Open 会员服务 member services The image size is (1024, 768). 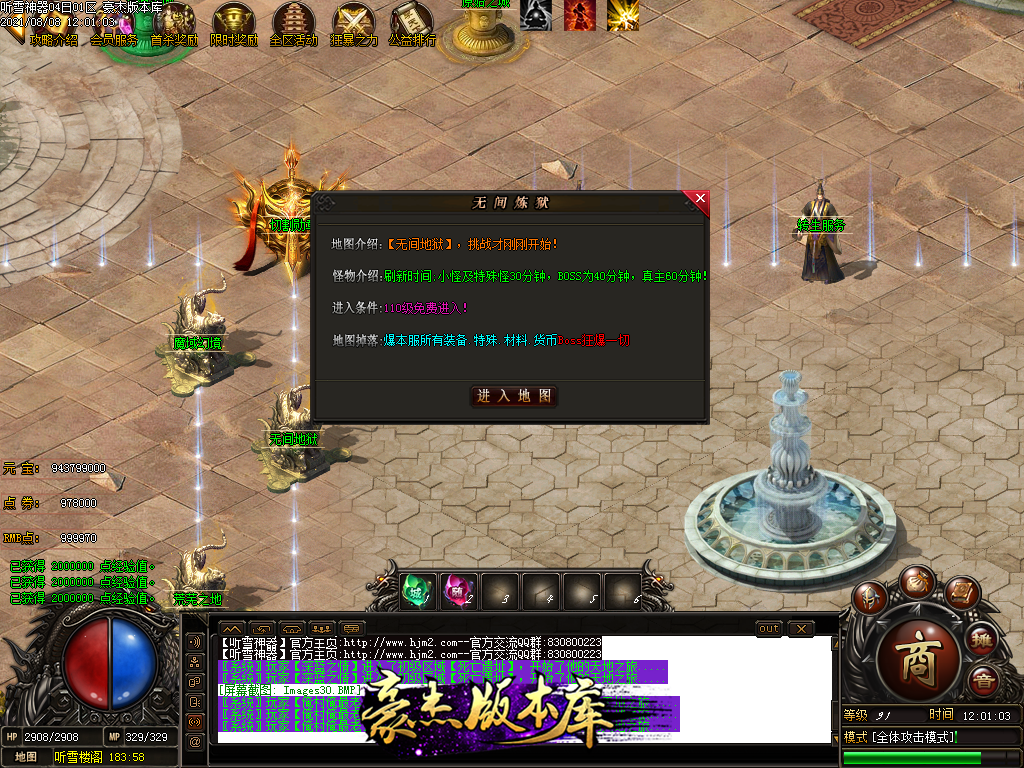pyautogui.click(x=114, y=40)
